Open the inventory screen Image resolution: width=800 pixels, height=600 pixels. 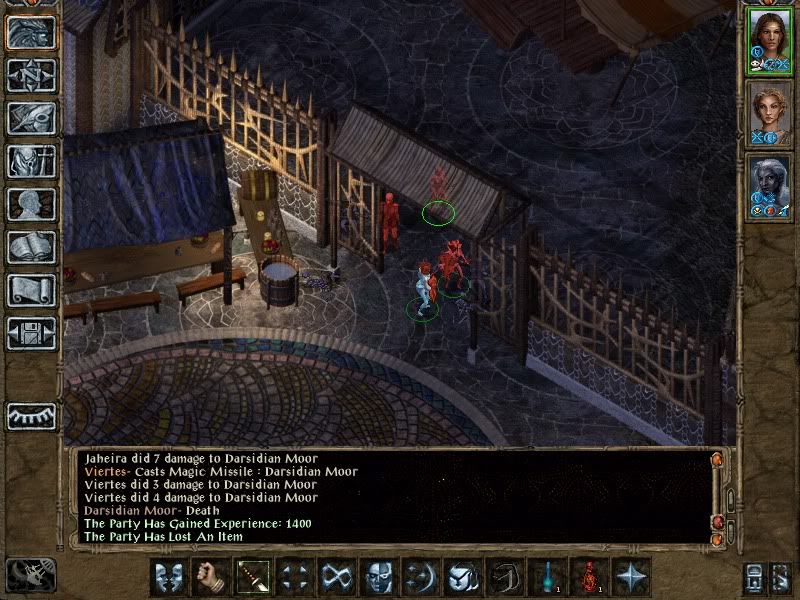[31, 161]
